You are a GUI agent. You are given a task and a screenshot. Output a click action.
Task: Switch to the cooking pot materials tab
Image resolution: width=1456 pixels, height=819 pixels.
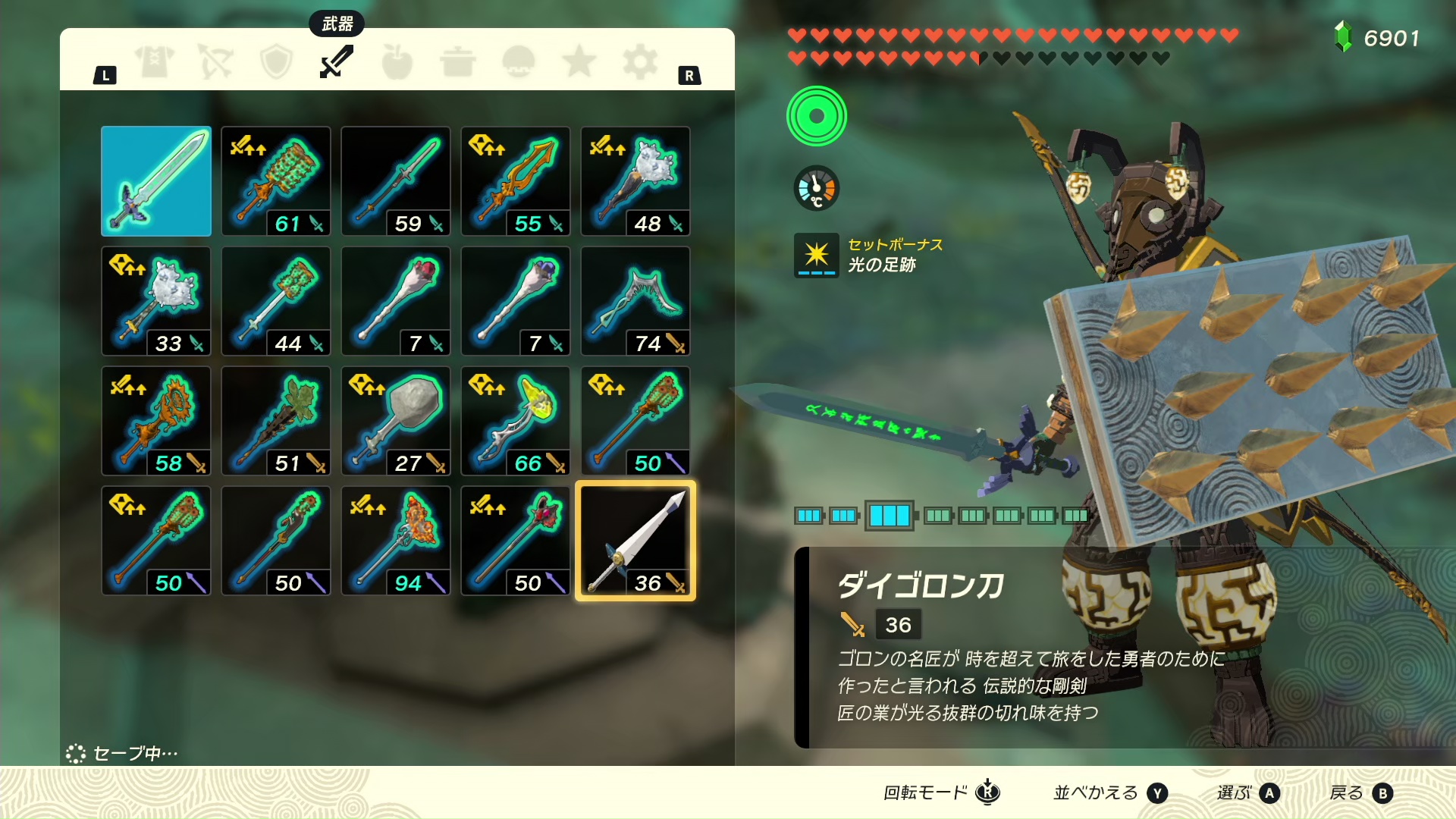(458, 61)
